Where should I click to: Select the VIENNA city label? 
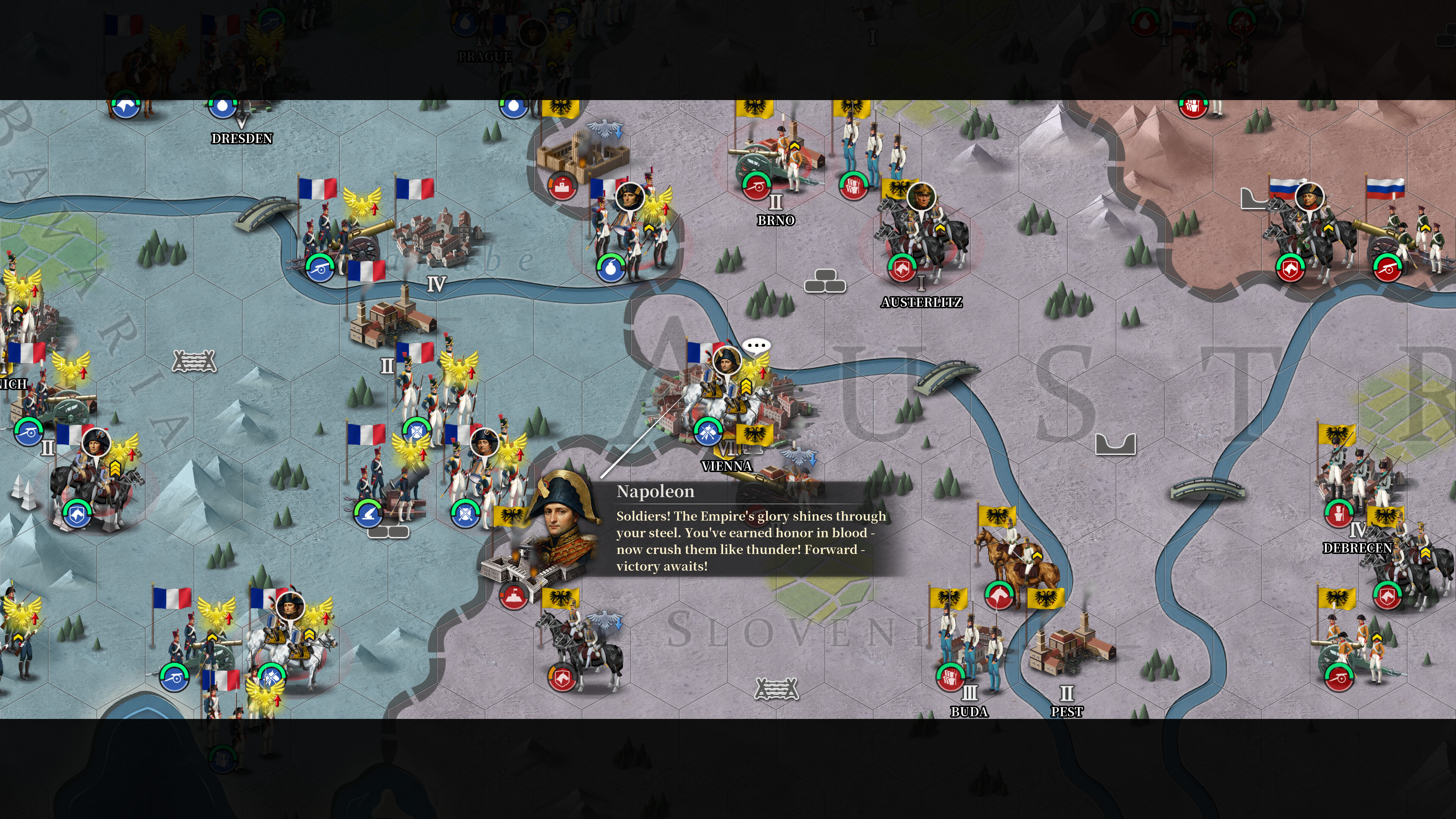(x=727, y=466)
